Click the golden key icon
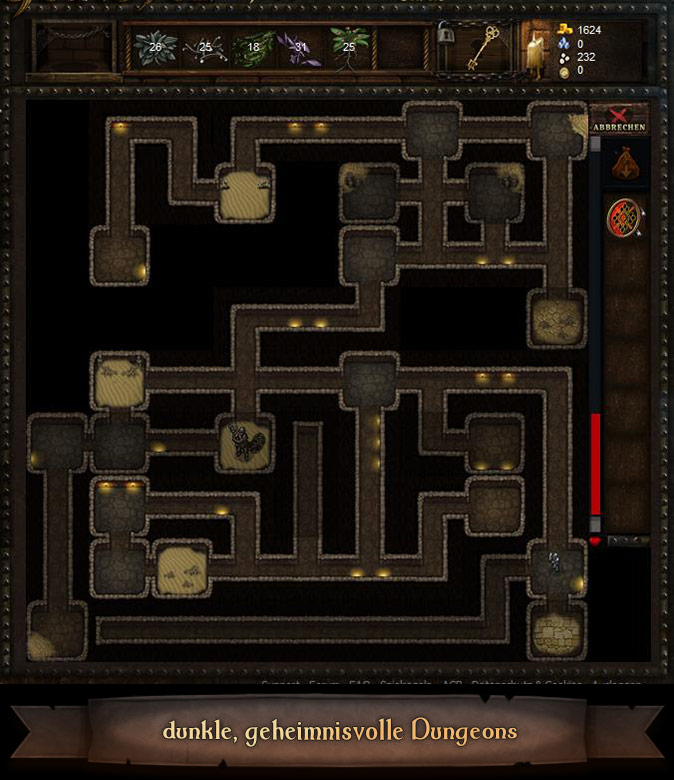 click(x=487, y=46)
